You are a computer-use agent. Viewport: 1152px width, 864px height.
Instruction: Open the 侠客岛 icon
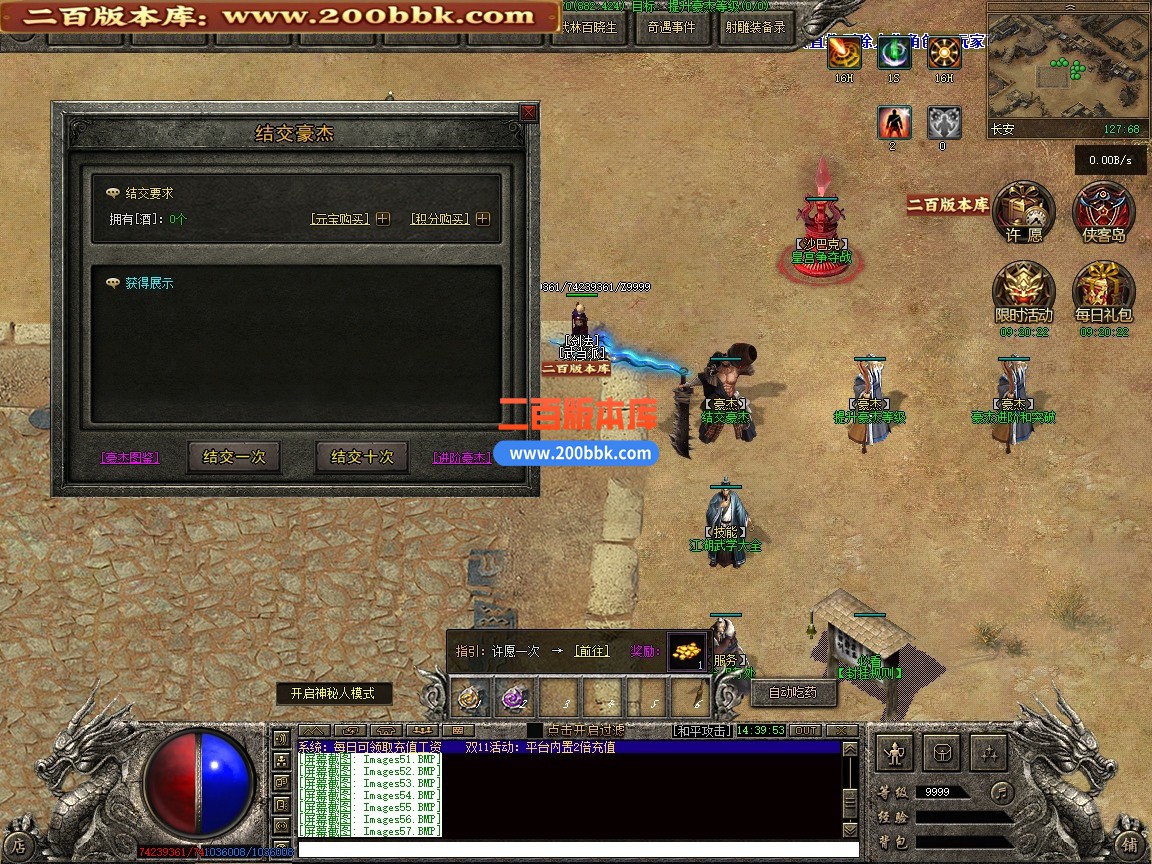point(1103,213)
